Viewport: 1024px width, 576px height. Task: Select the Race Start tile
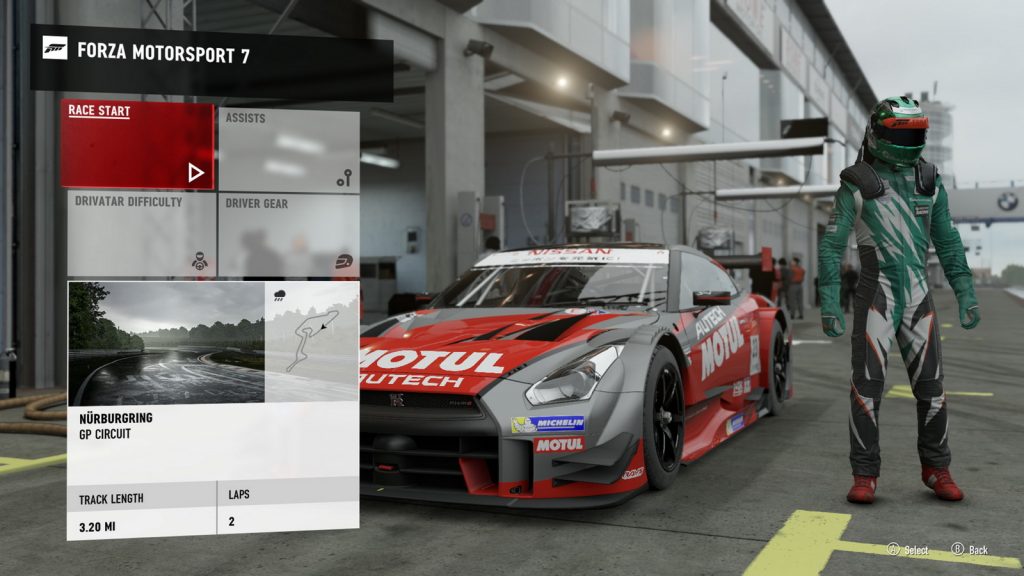click(x=137, y=145)
